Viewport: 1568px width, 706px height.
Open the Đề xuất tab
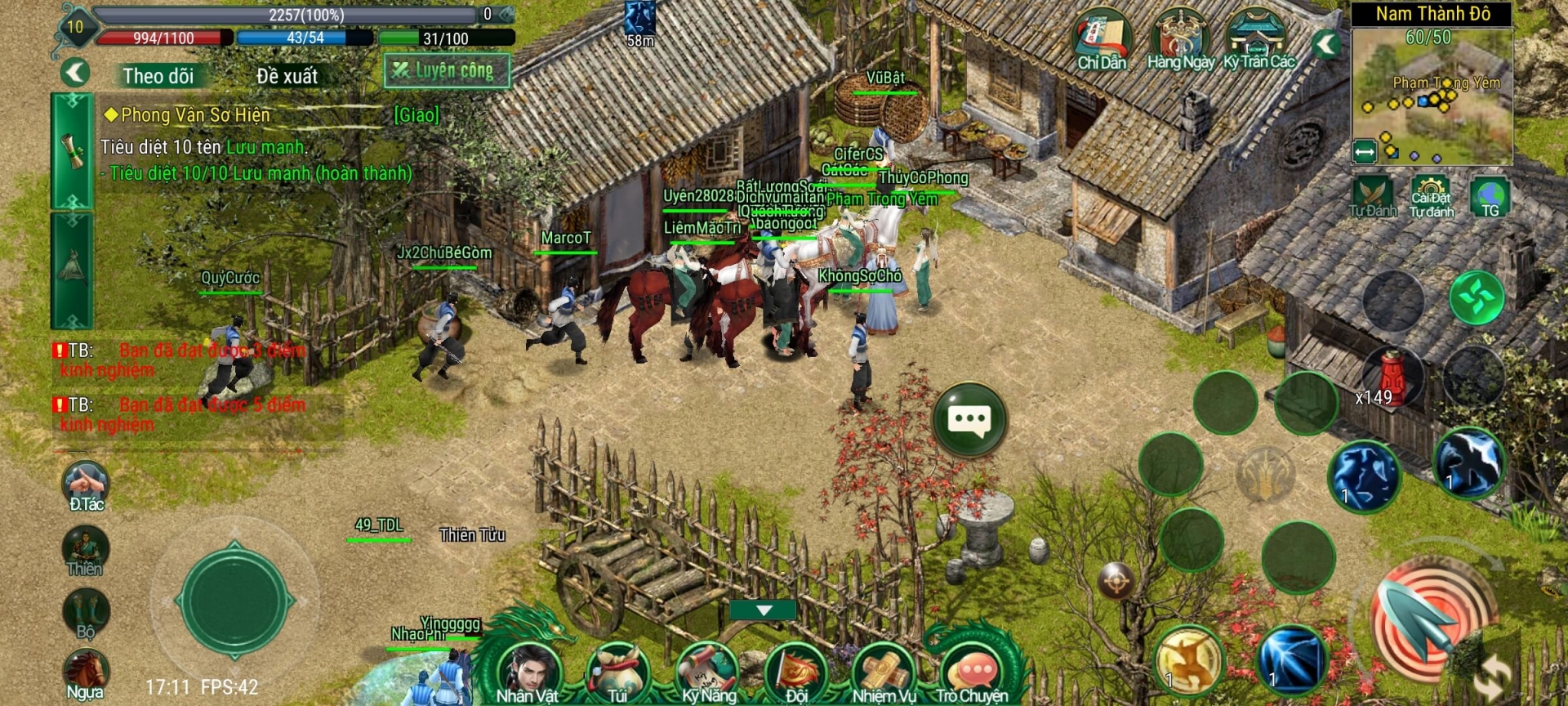tap(287, 76)
